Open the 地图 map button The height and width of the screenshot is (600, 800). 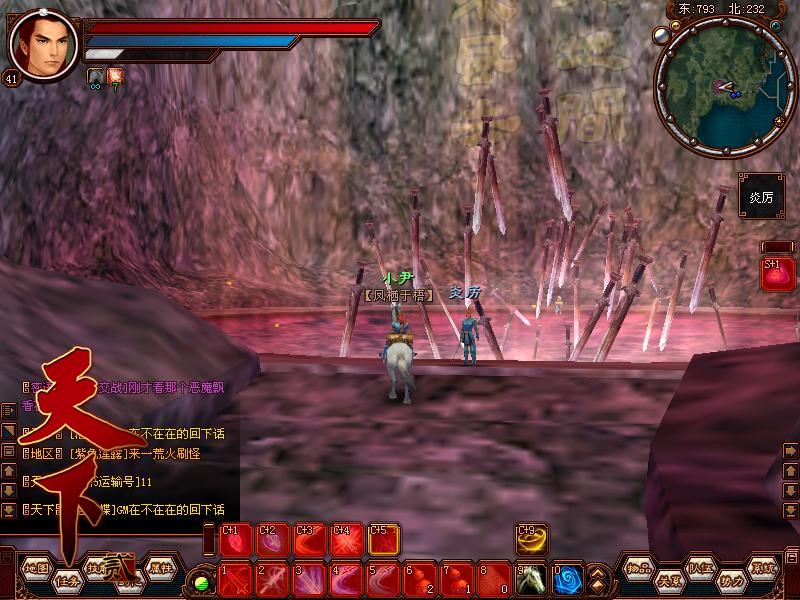click(x=36, y=567)
